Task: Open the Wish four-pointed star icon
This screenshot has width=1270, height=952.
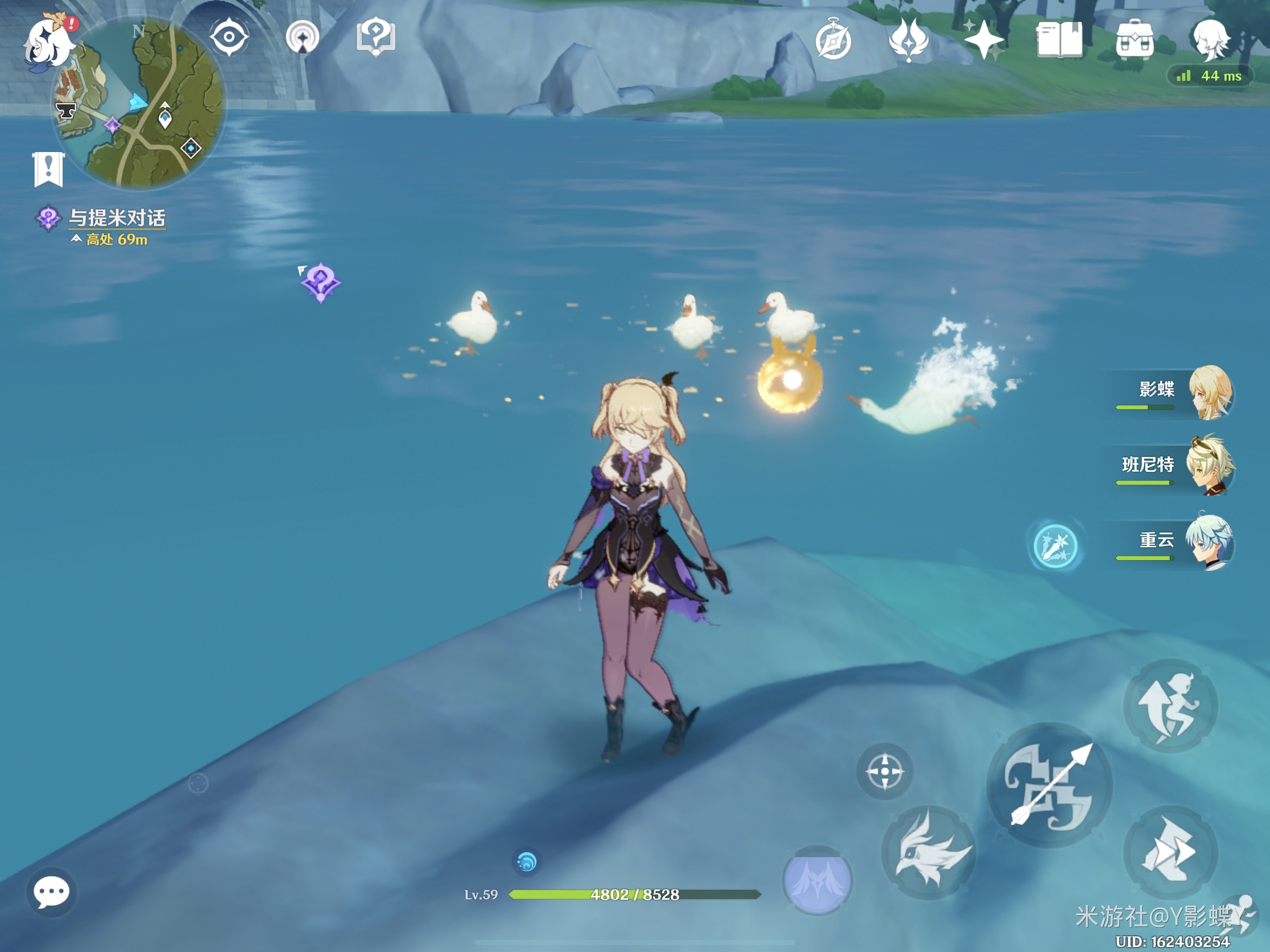Action: coord(984,40)
